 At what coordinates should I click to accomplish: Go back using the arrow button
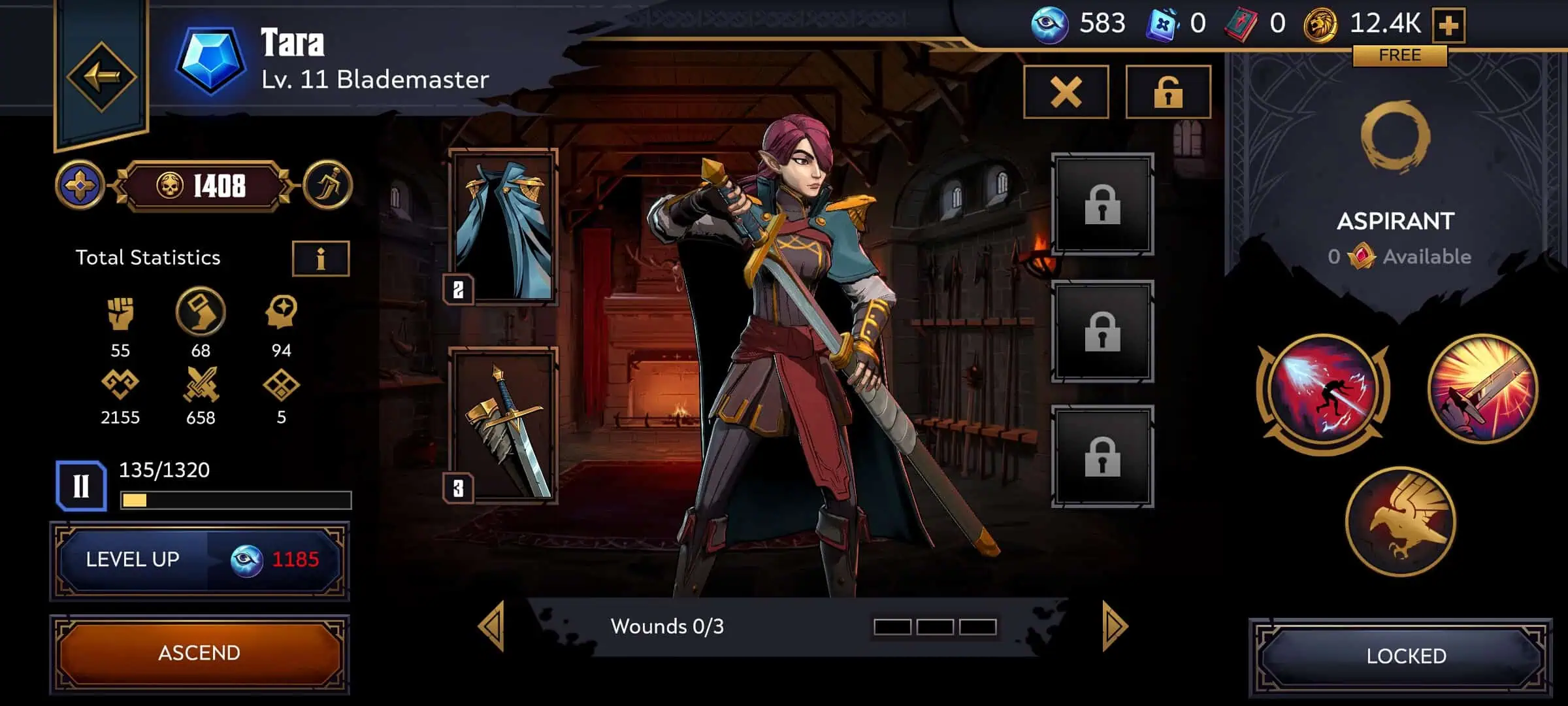101,76
